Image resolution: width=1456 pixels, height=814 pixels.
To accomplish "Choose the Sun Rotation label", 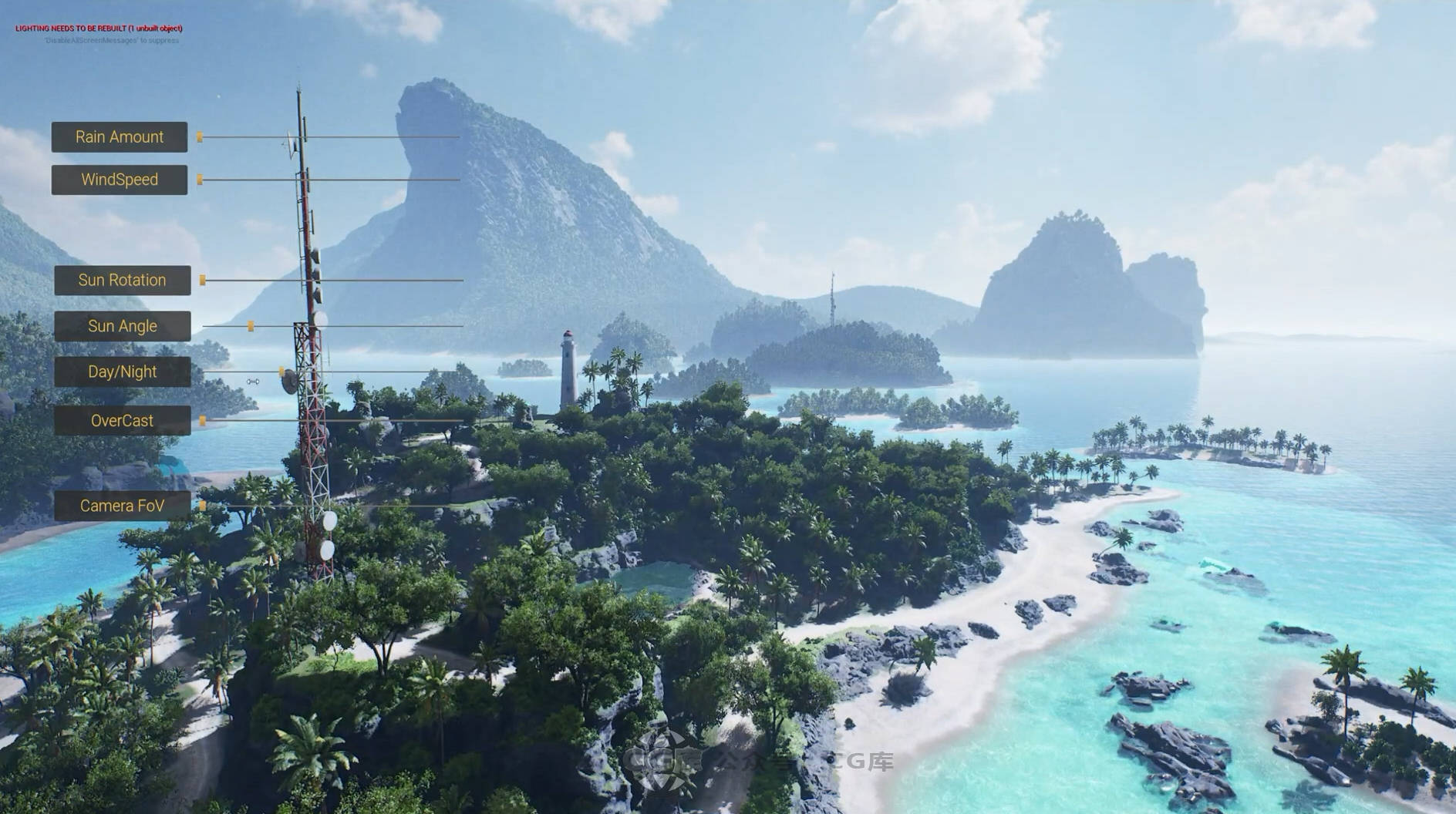I will coord(122,281).
